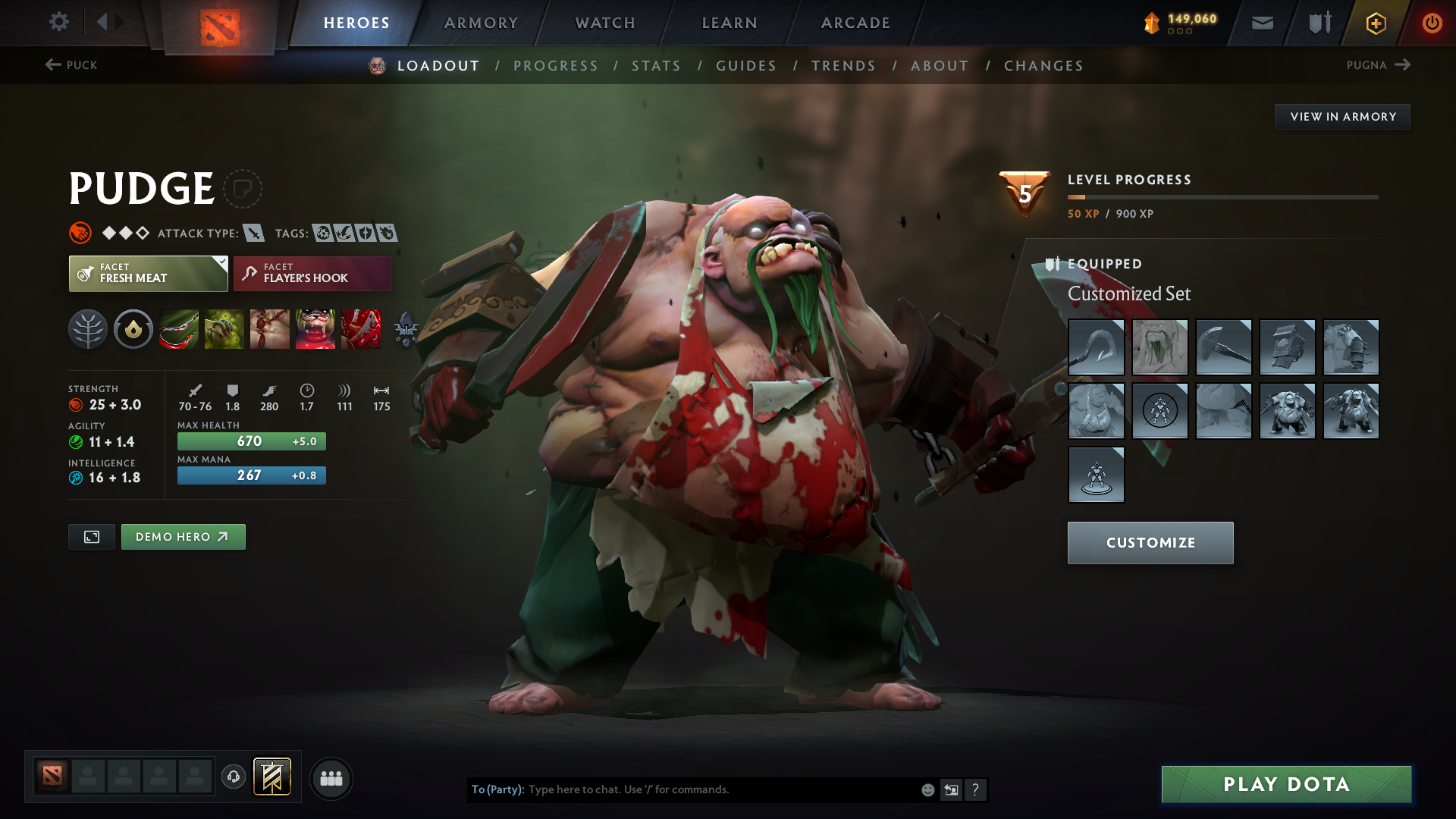Screen dimensions: 1456x819
Task: Click VIEW IN ARMORY
Action: point(1342,116)
